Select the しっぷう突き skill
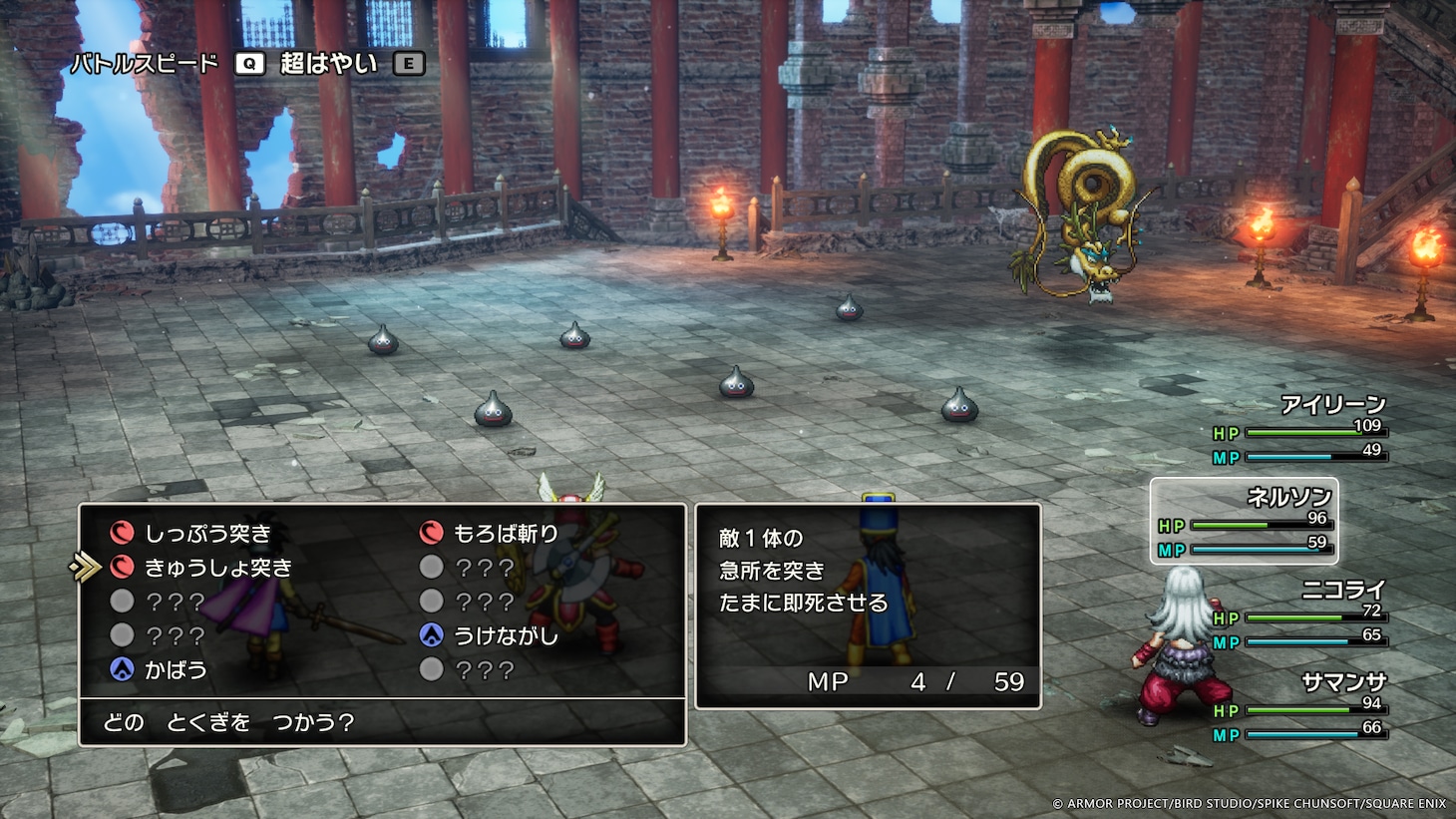The width and height of the screenshot is (1456, 819). [x=207, y=534]
